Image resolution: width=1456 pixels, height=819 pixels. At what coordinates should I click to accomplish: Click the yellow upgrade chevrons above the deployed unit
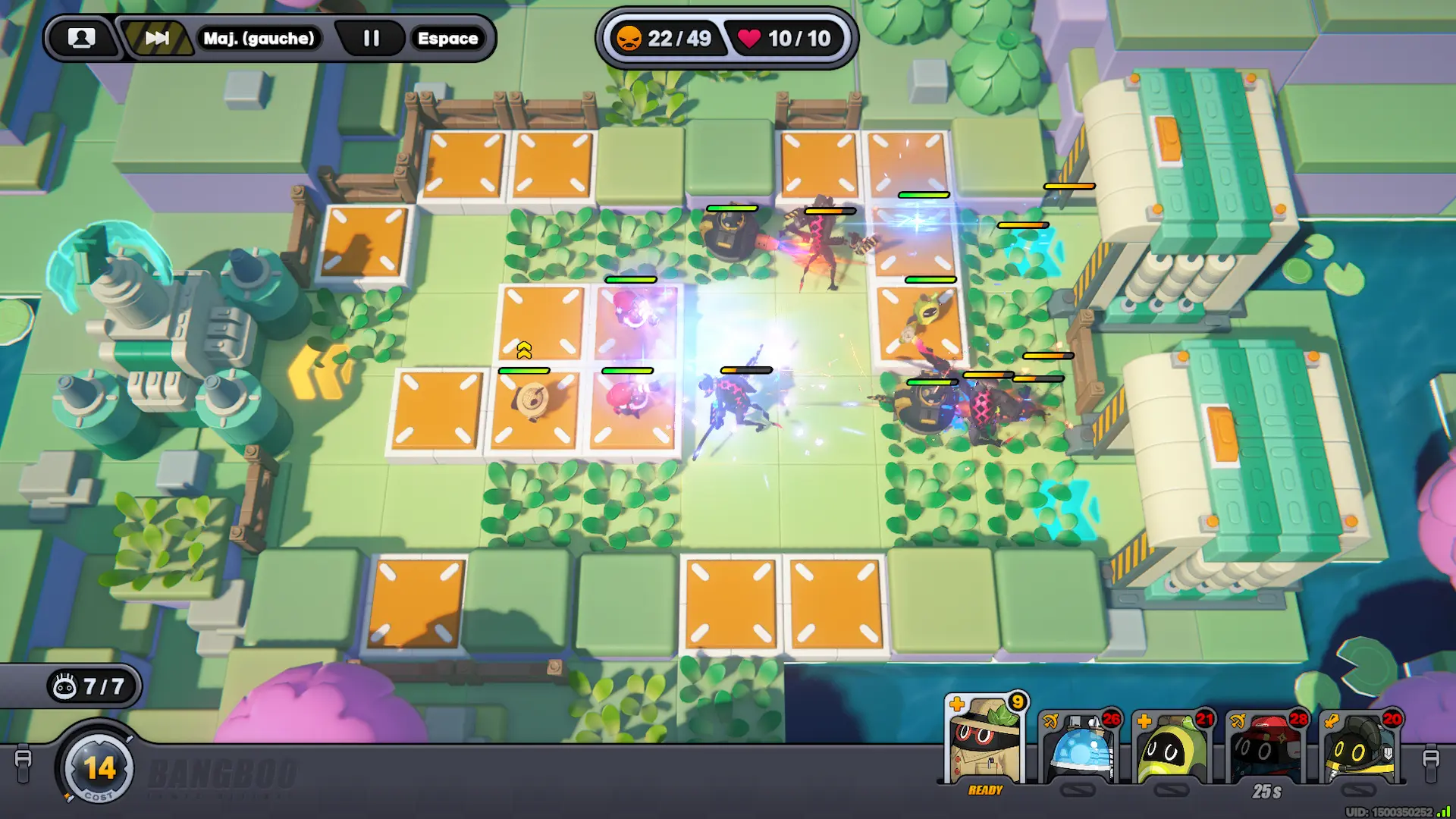(524, 350)
